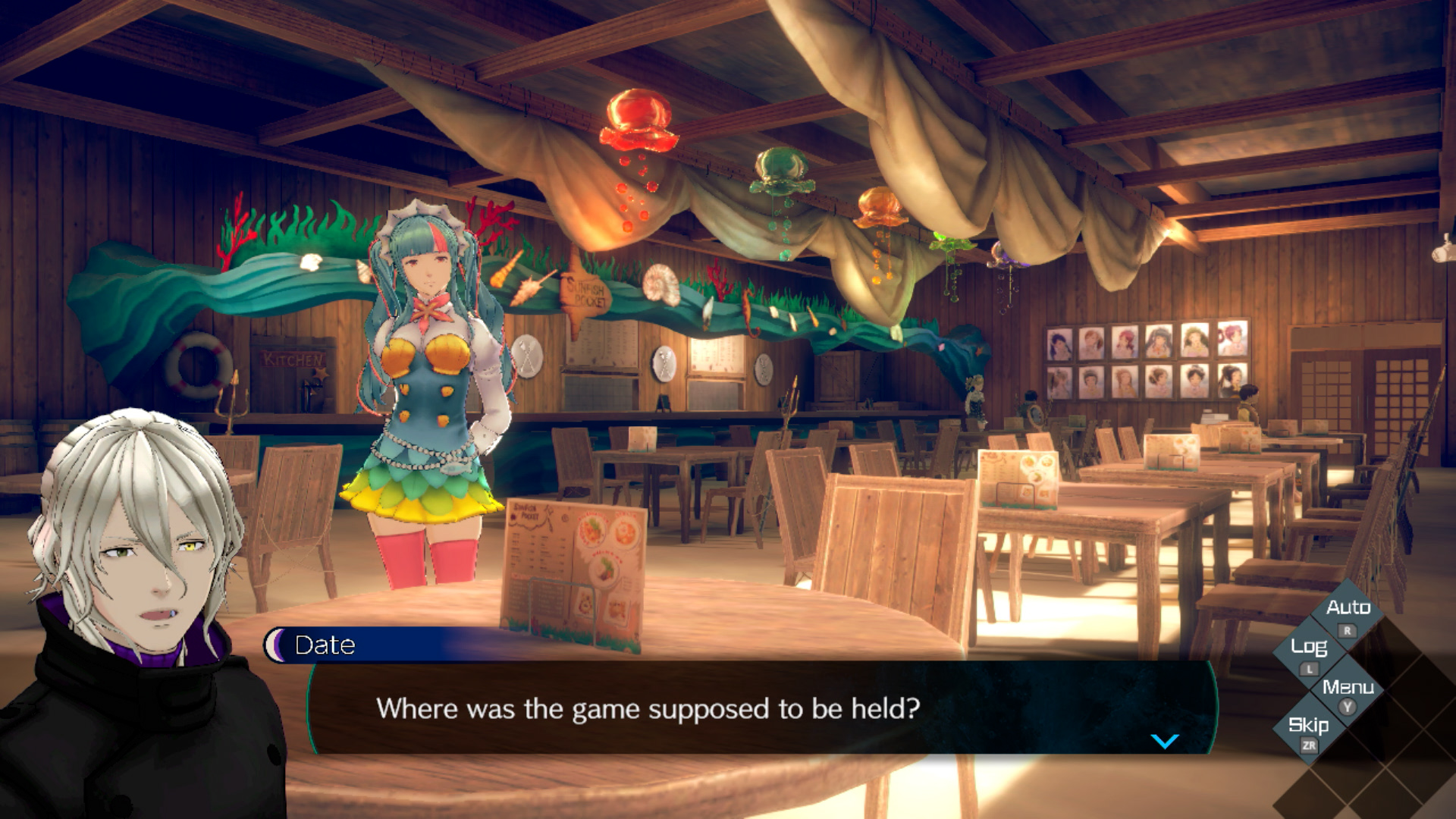Open the Menu
This screenshot has width=1456, height=819.
point(1348,689)
